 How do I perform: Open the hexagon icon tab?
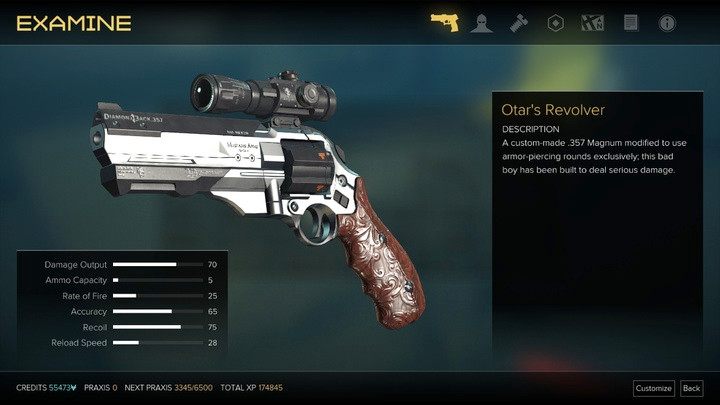coord(556,22)
